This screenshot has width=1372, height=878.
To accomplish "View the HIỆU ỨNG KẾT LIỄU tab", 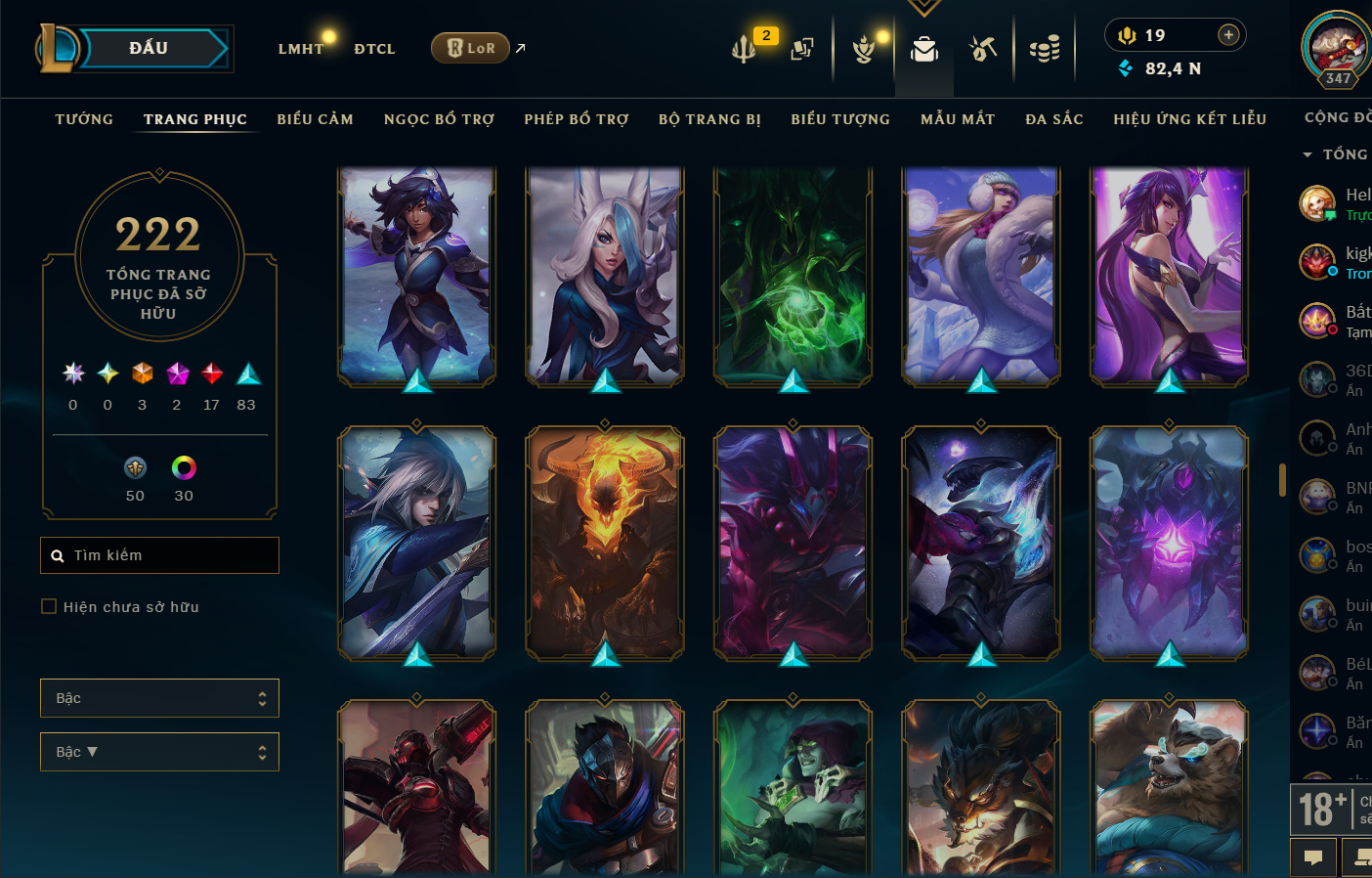I will coord(1189,119).
